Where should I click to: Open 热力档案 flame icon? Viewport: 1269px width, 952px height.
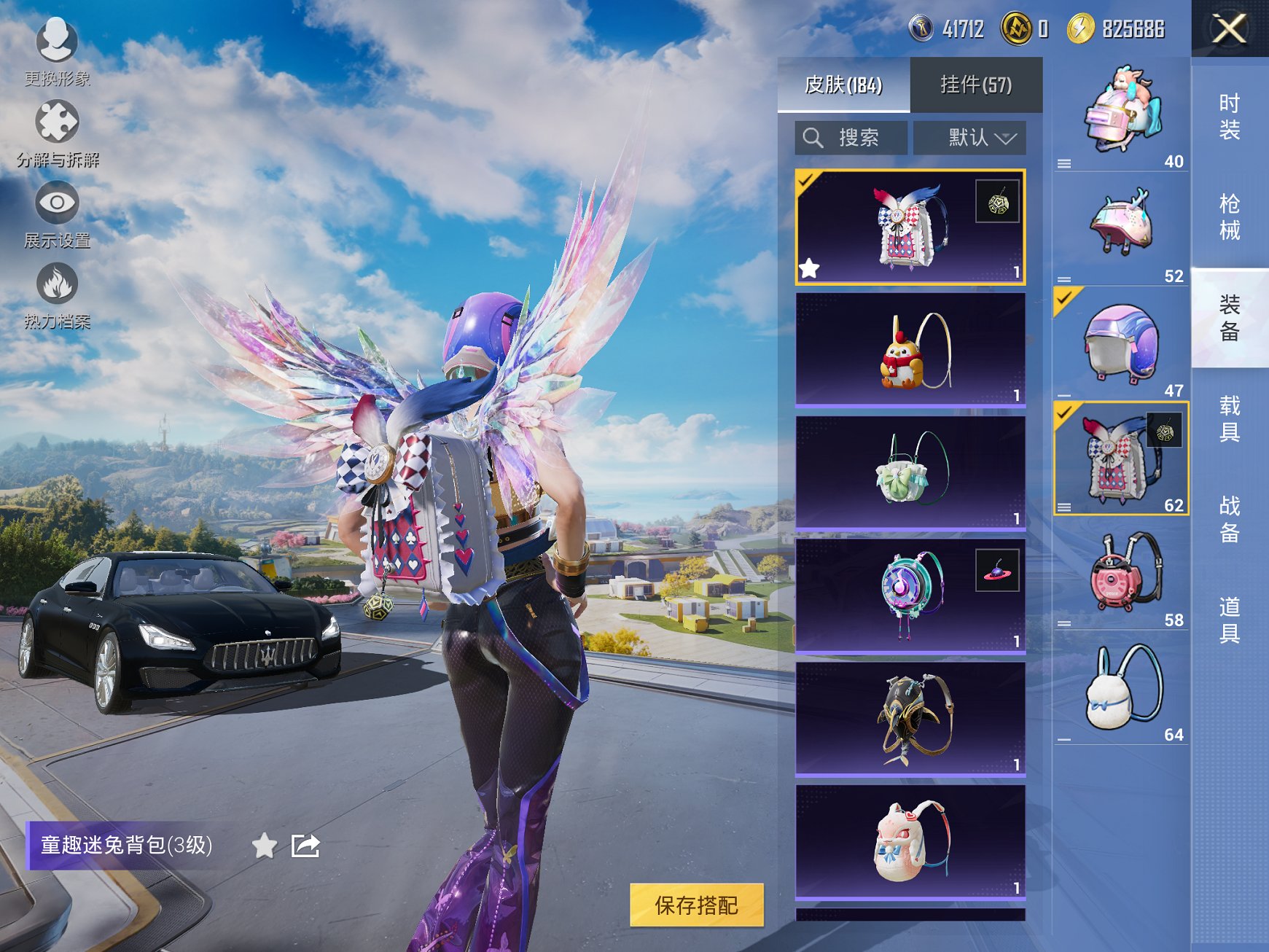(x=57, y=293)
